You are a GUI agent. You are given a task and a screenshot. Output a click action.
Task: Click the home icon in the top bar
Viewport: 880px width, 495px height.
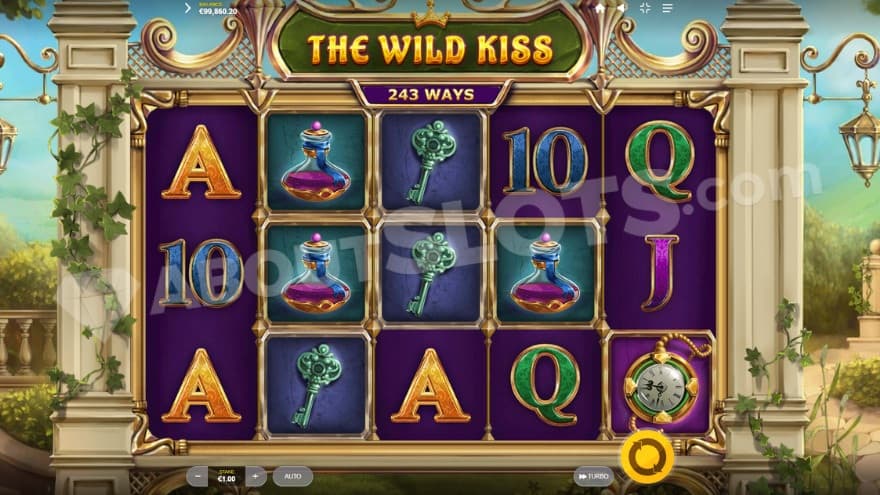click(x=599, y=8)
